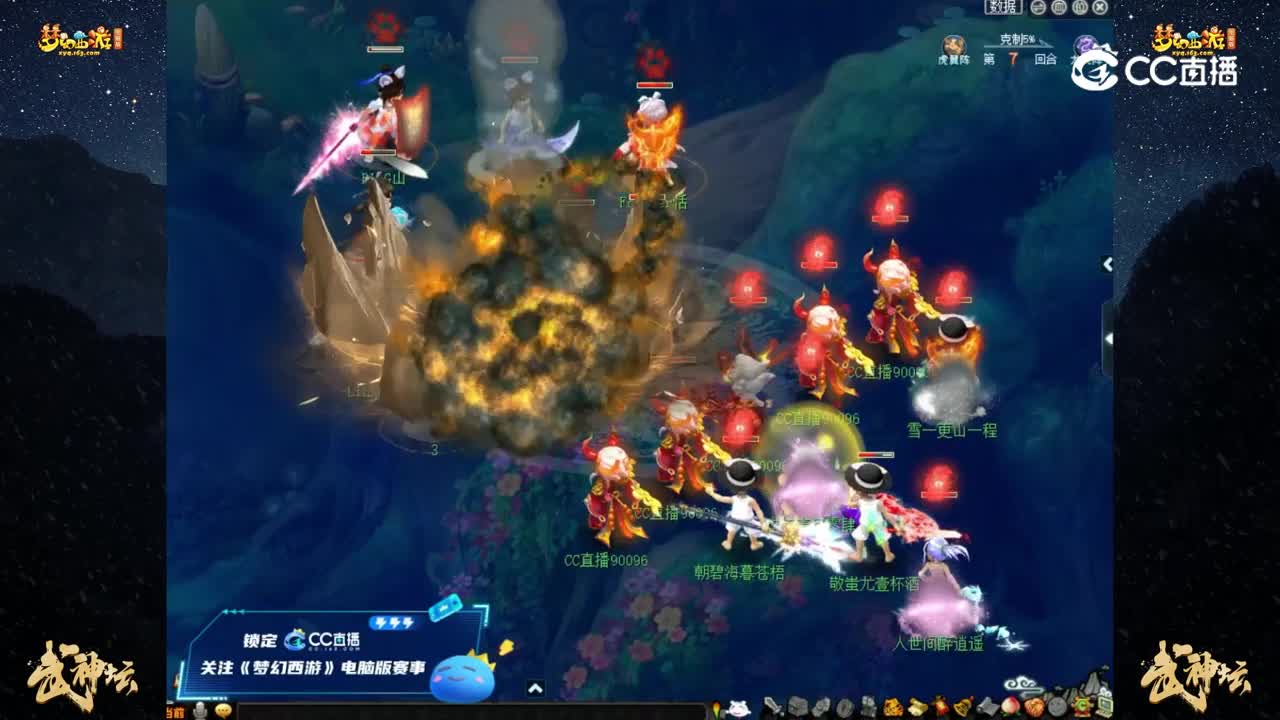Open the emoji speech-bubble chat icon
The height and width of the screenshot is (720, 1280).
pyautogui.click(x=223, y=710)
